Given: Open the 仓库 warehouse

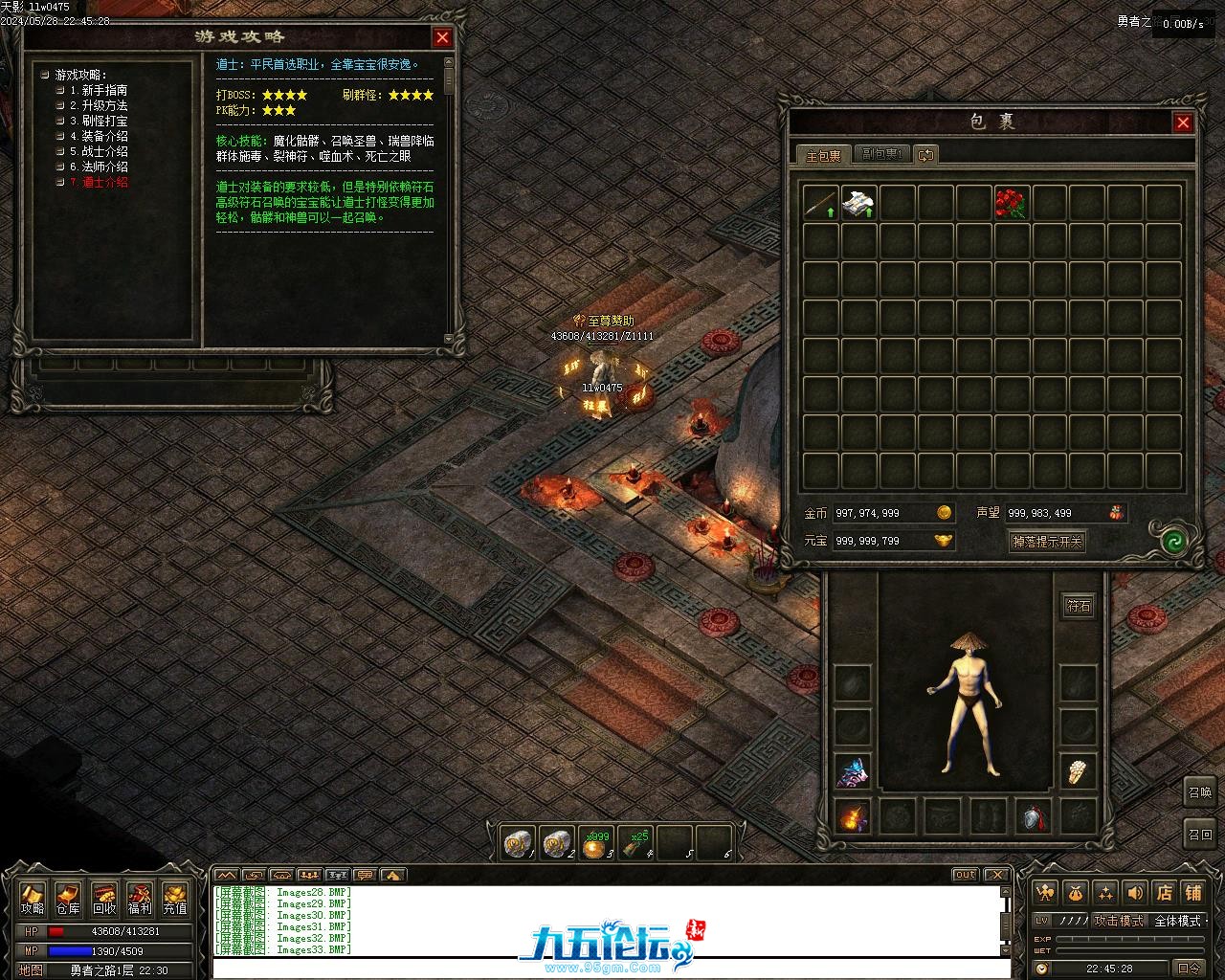Looking at the screenshot, I should [68, 898].
